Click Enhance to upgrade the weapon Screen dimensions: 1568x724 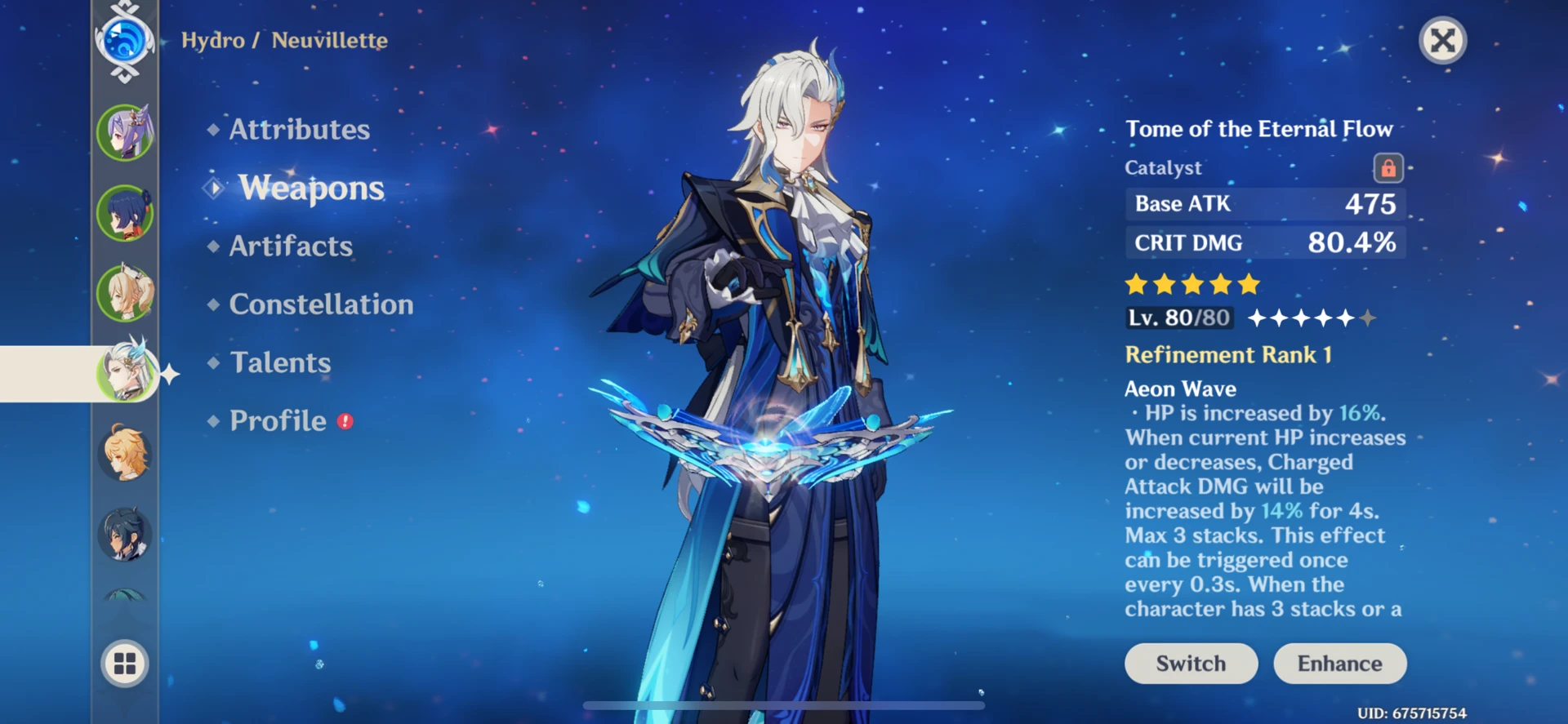(1340, 663)
